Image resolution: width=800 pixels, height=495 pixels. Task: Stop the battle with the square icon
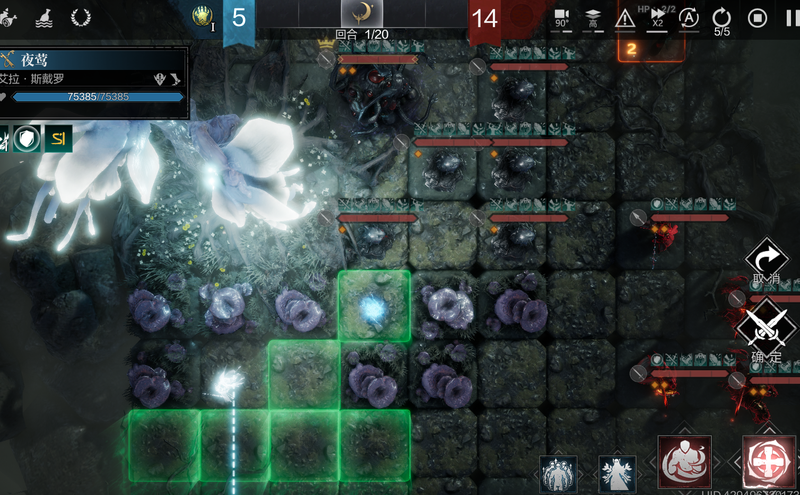coord(758,17)
